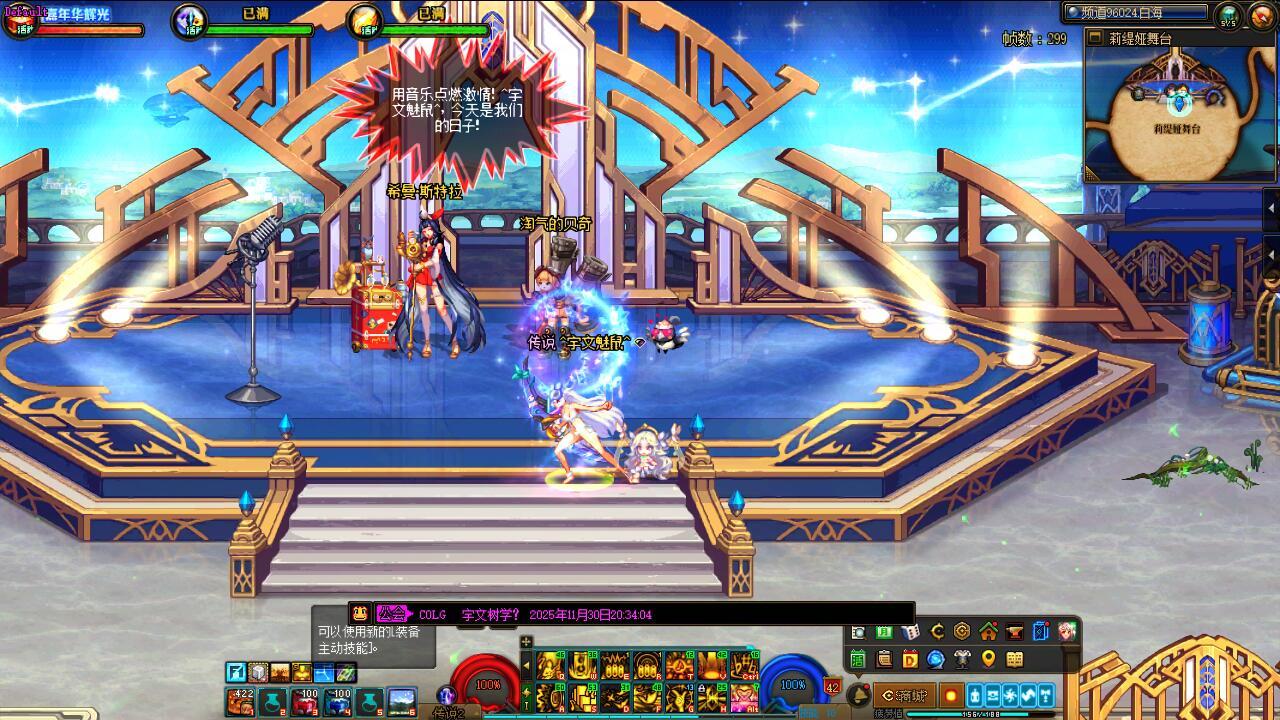Open the 商城 shop button
The image size is (1280, 720).
click(903, 695)
